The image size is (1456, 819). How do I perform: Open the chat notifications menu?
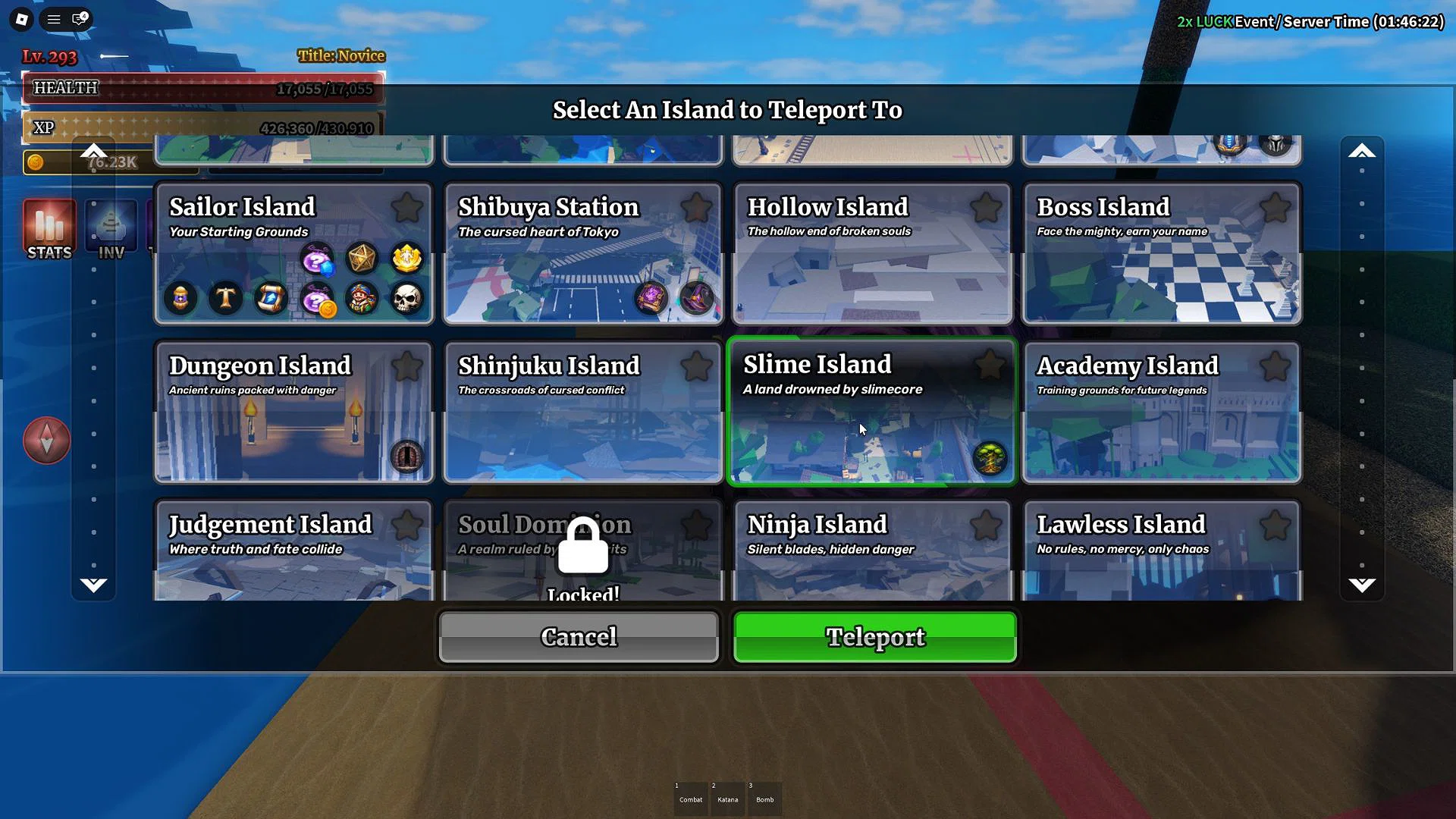point(79,19)
